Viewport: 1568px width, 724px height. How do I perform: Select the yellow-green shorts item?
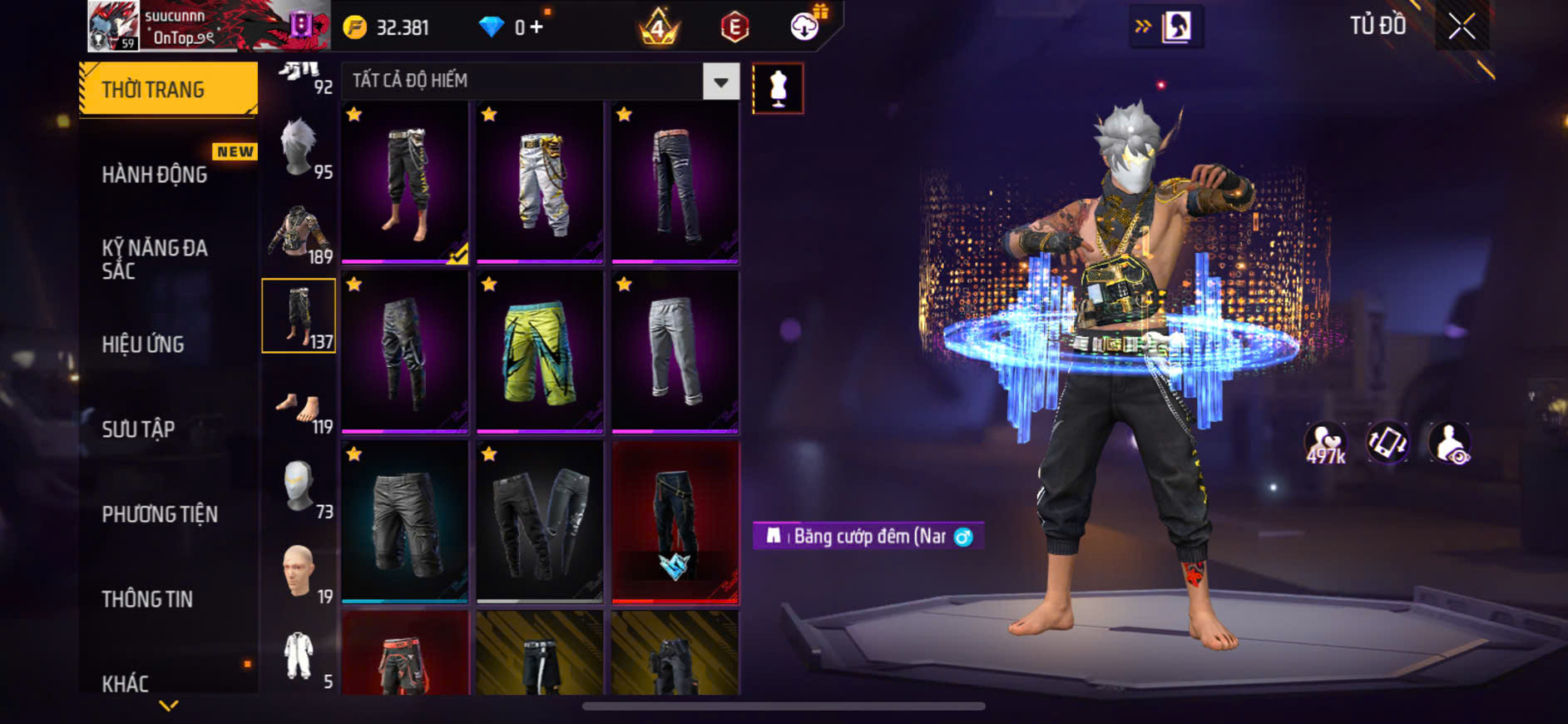pos(539,351)
